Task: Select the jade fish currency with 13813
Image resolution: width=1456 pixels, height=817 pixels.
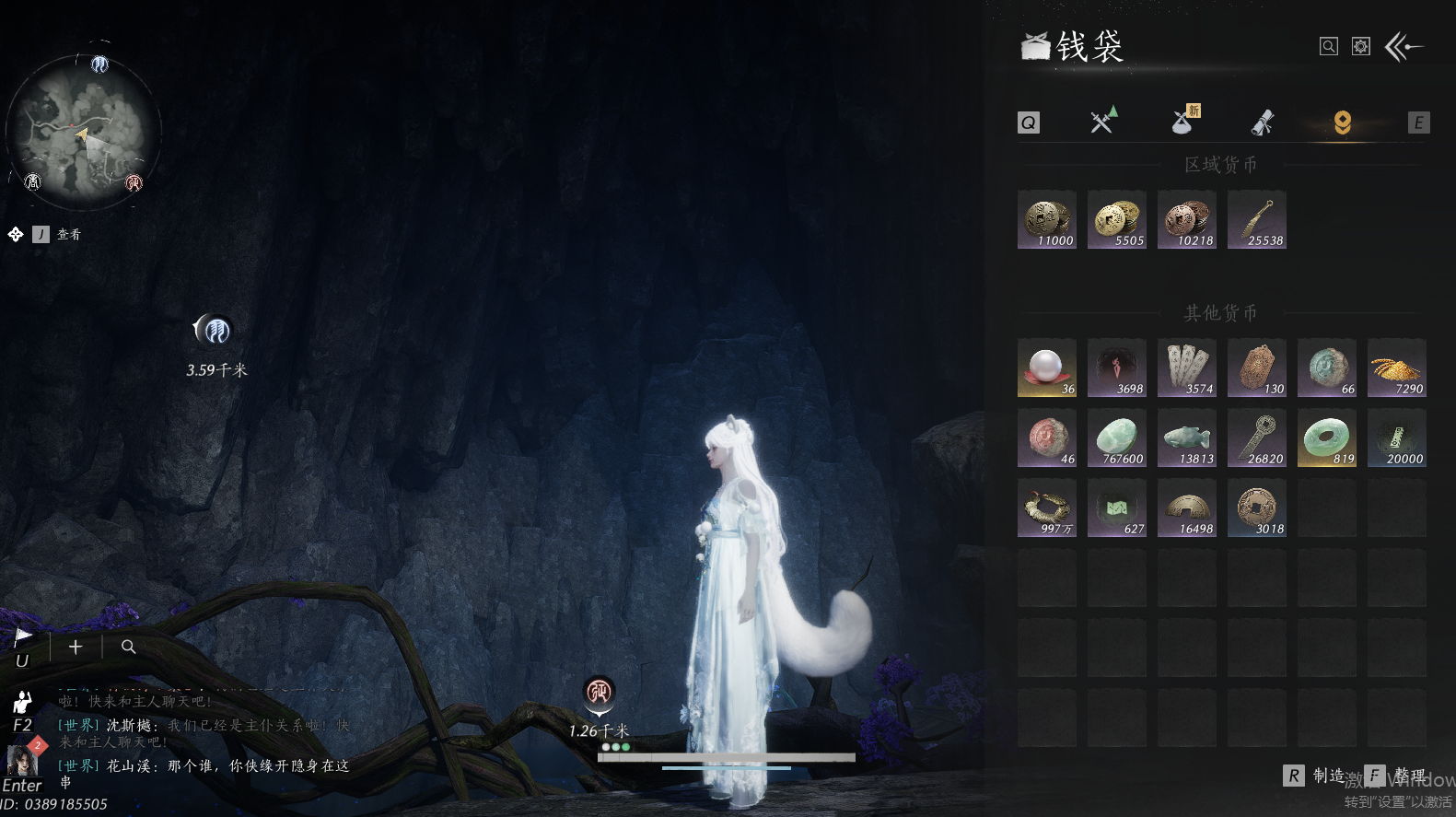Action: point(1187,438)
